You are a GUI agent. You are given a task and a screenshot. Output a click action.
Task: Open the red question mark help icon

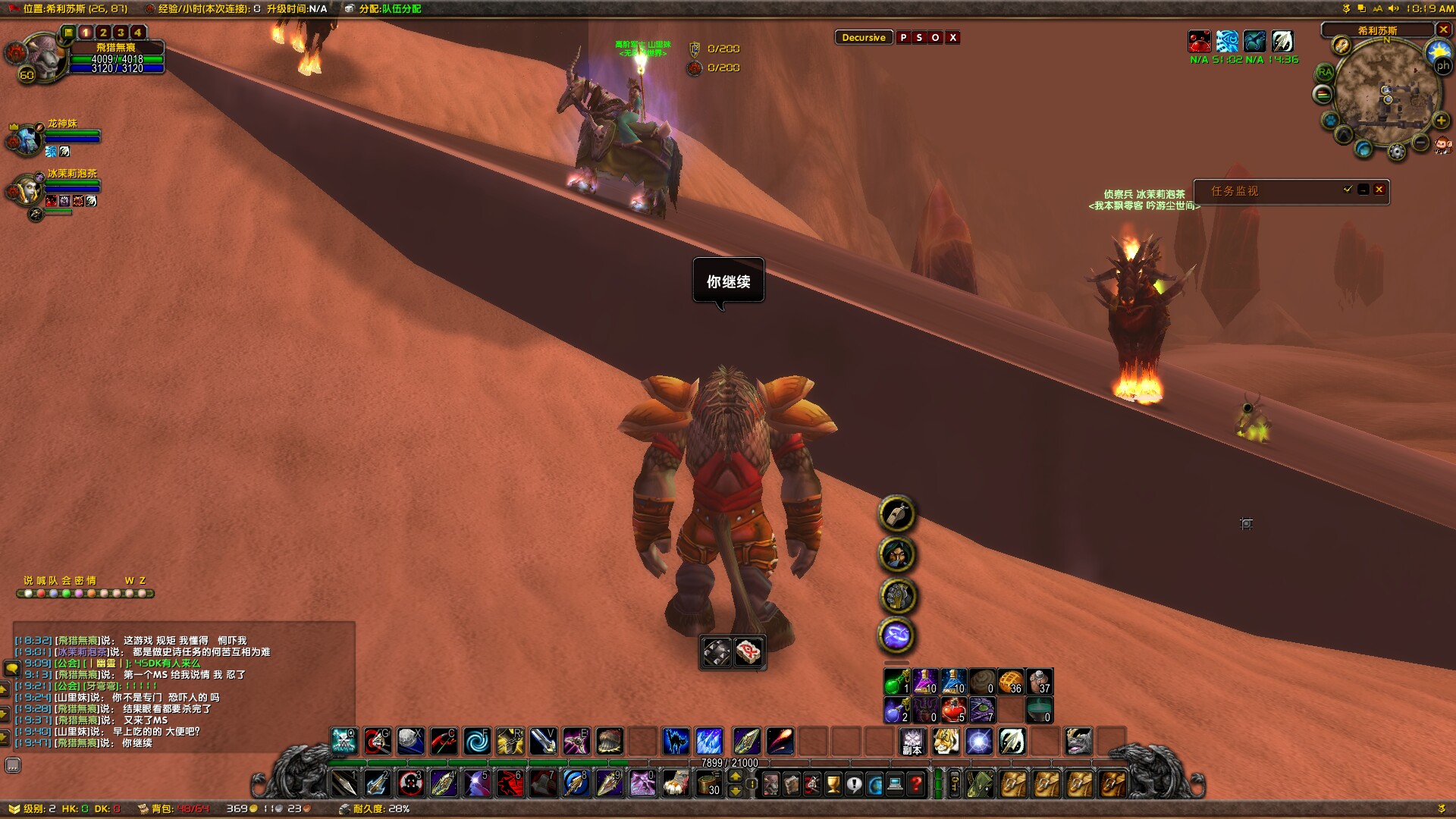pyautogui.click(x=915, y=786)
